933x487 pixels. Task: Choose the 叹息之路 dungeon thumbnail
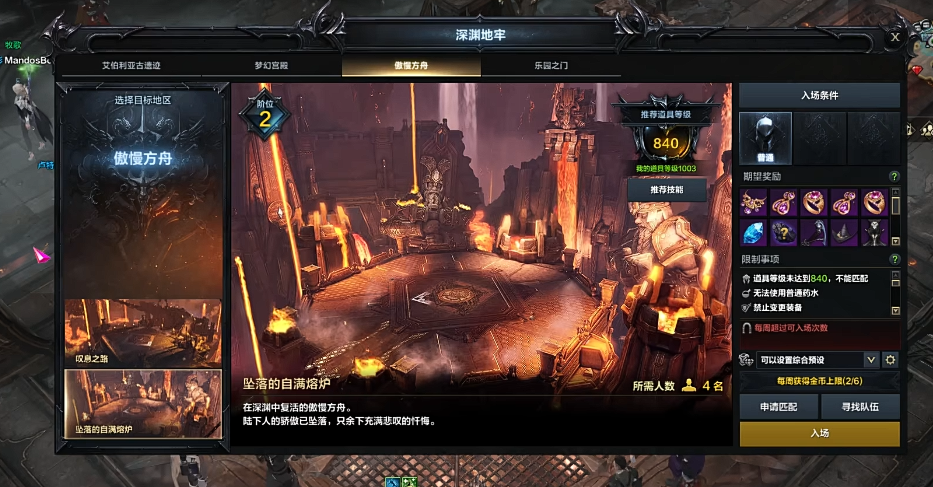click(x=143, y=333)
